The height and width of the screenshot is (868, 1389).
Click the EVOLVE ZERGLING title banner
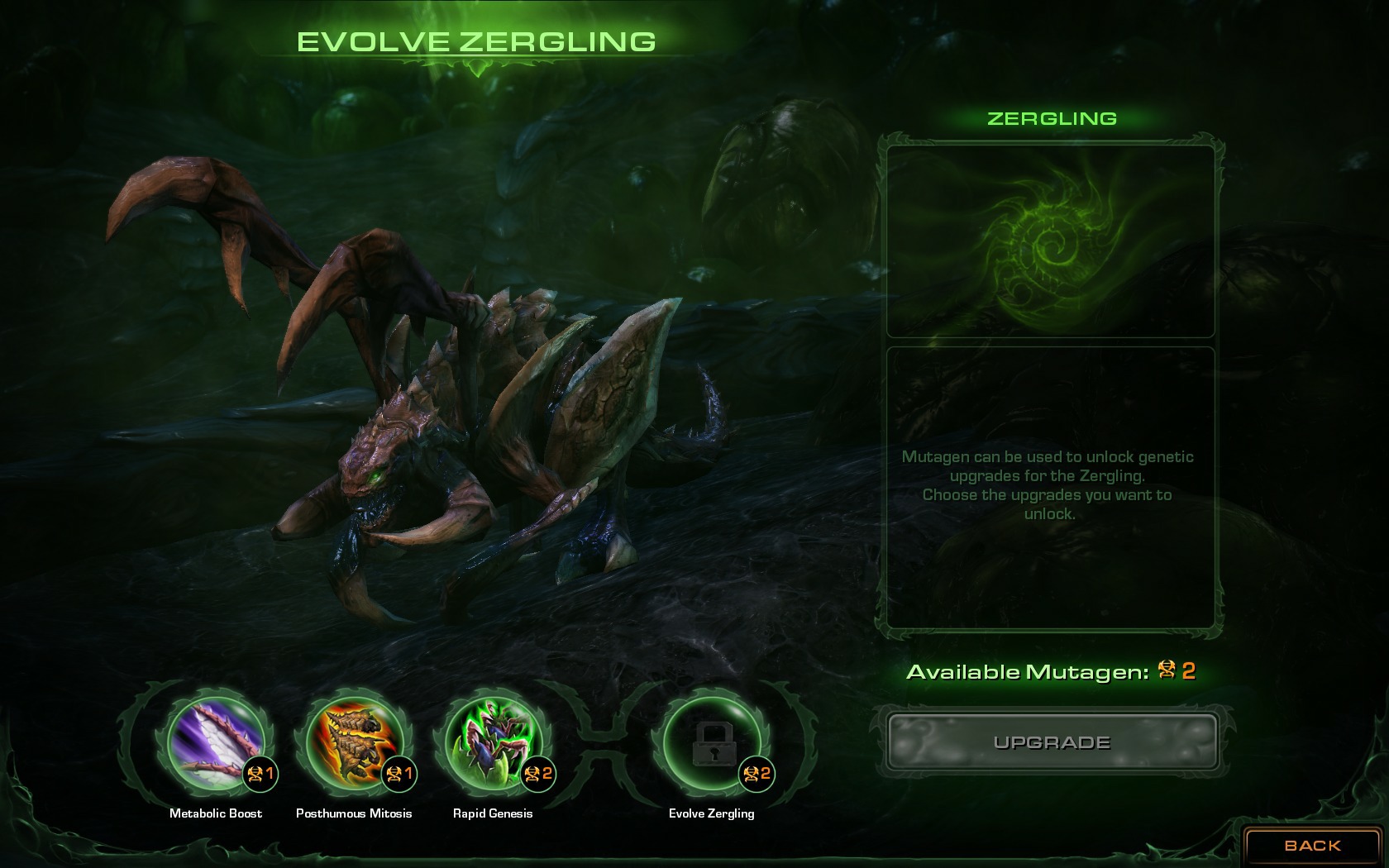tap(478, 39)
